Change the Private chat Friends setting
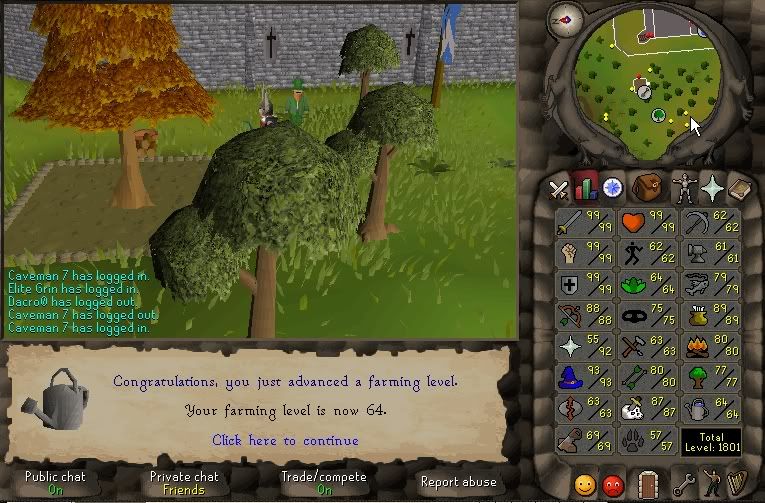This screenshot has height=503, width=765. pyautogui.click(x=183, y=483)
